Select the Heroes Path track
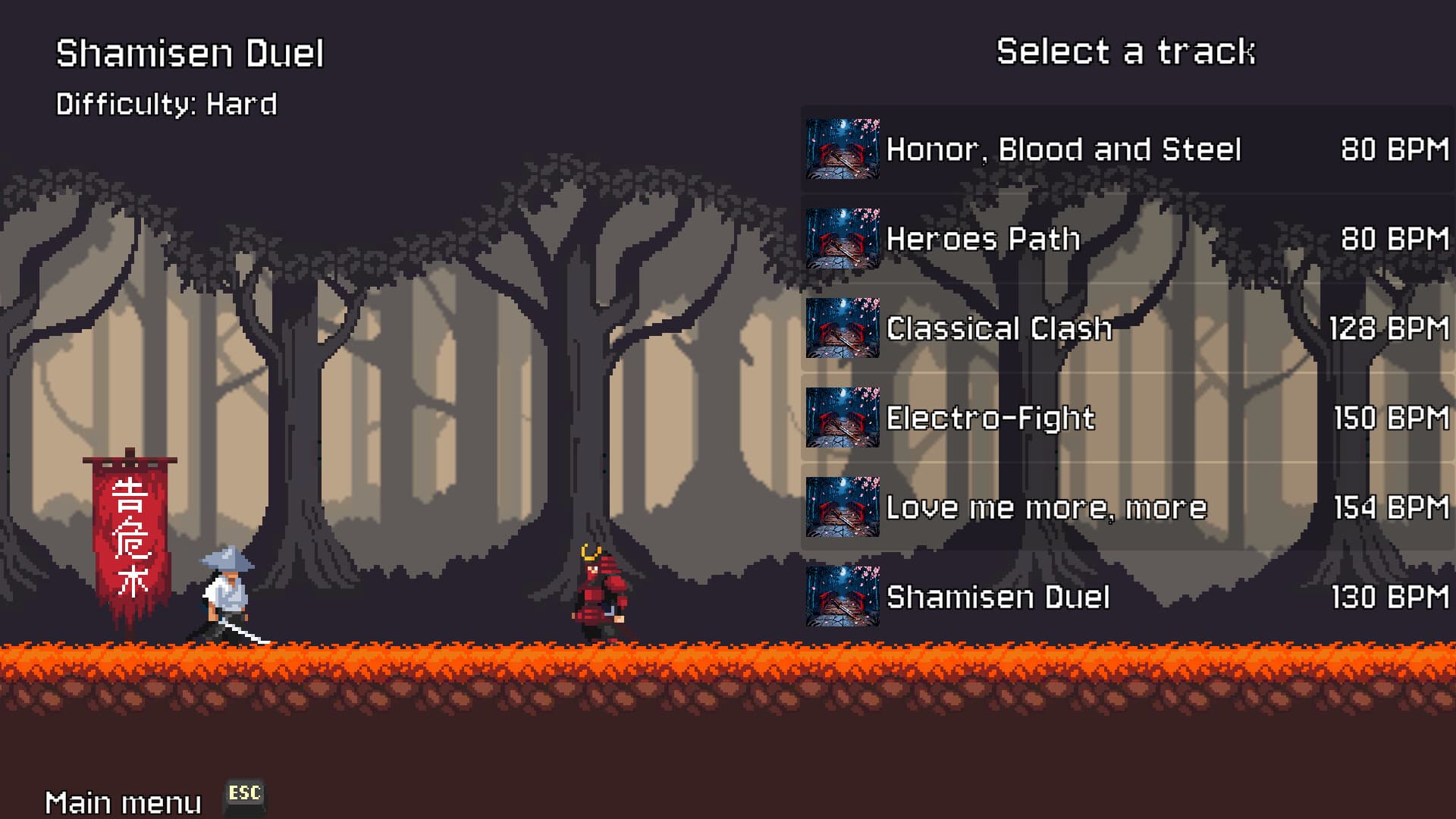 point(982,239)
